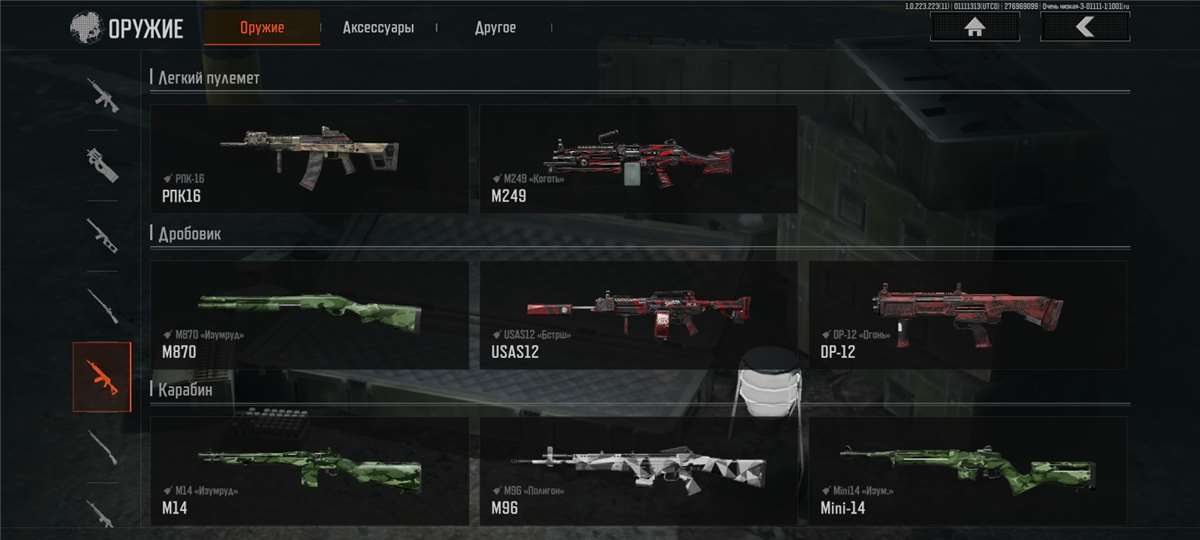
Task: Select the P90 submachine gun category icon
Action: 102,164
